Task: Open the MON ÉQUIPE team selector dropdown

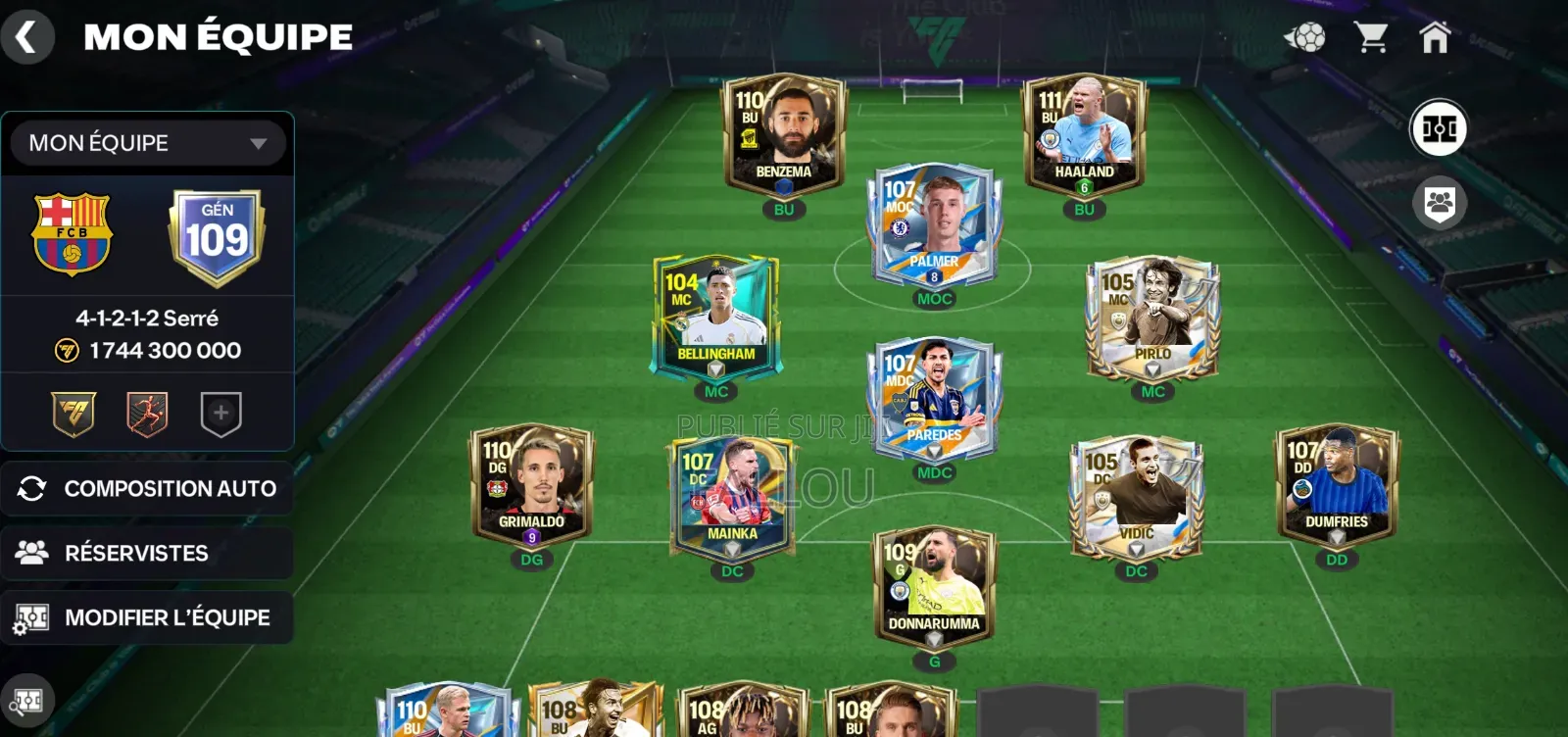Action: point(145,143)
